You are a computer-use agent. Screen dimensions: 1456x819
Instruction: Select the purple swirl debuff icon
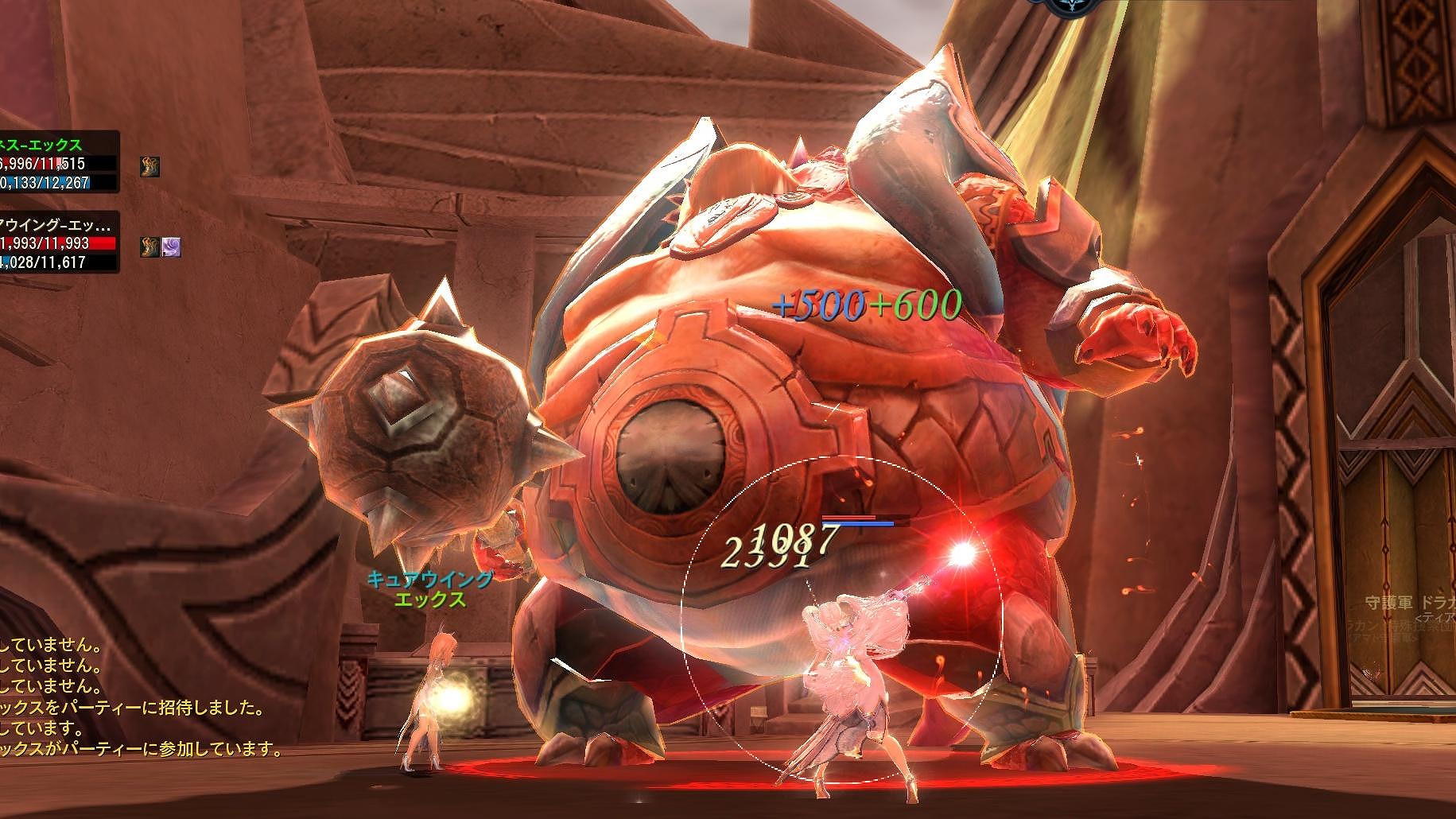[x=172, y=246]
